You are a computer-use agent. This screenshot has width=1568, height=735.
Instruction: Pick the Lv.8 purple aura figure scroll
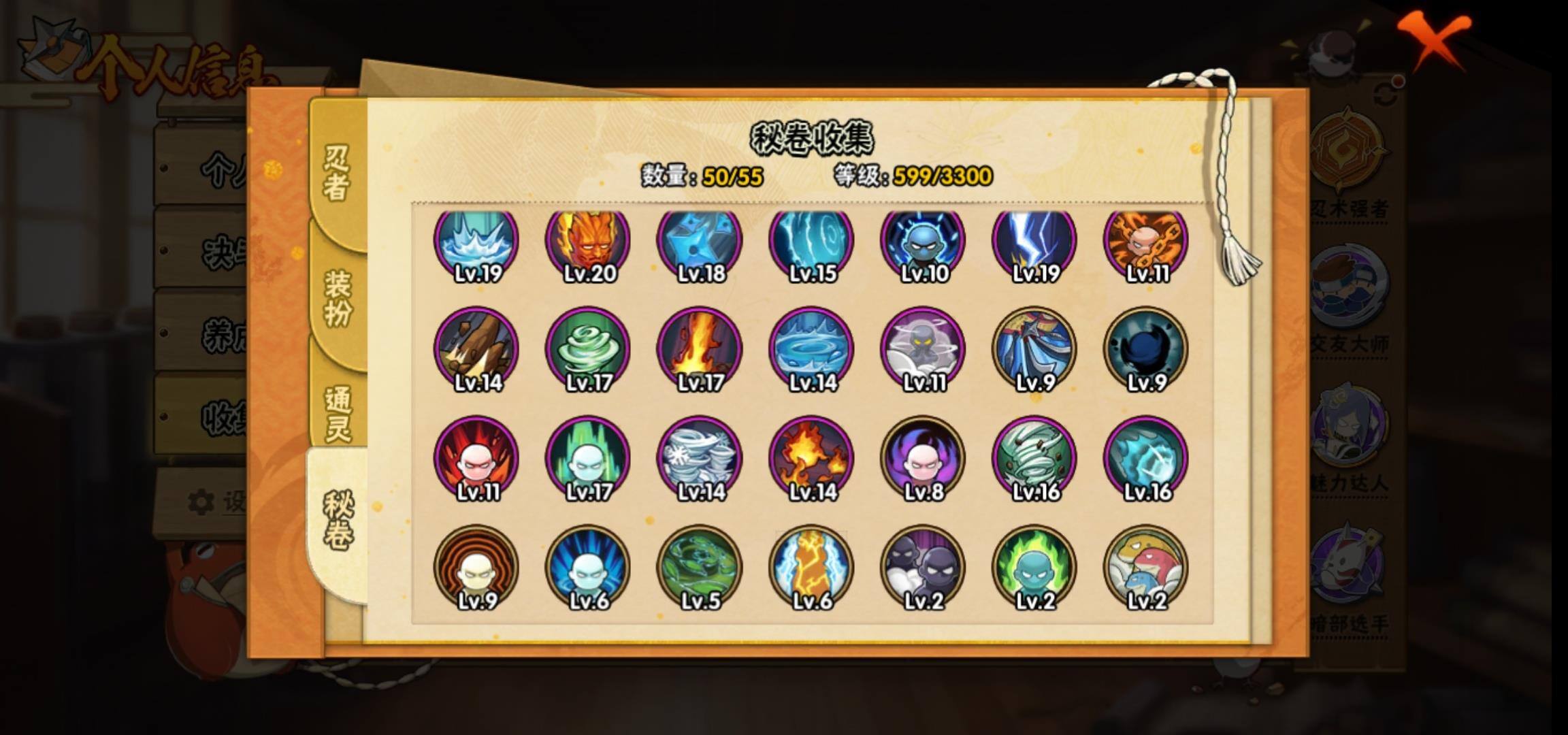point(924,459)
